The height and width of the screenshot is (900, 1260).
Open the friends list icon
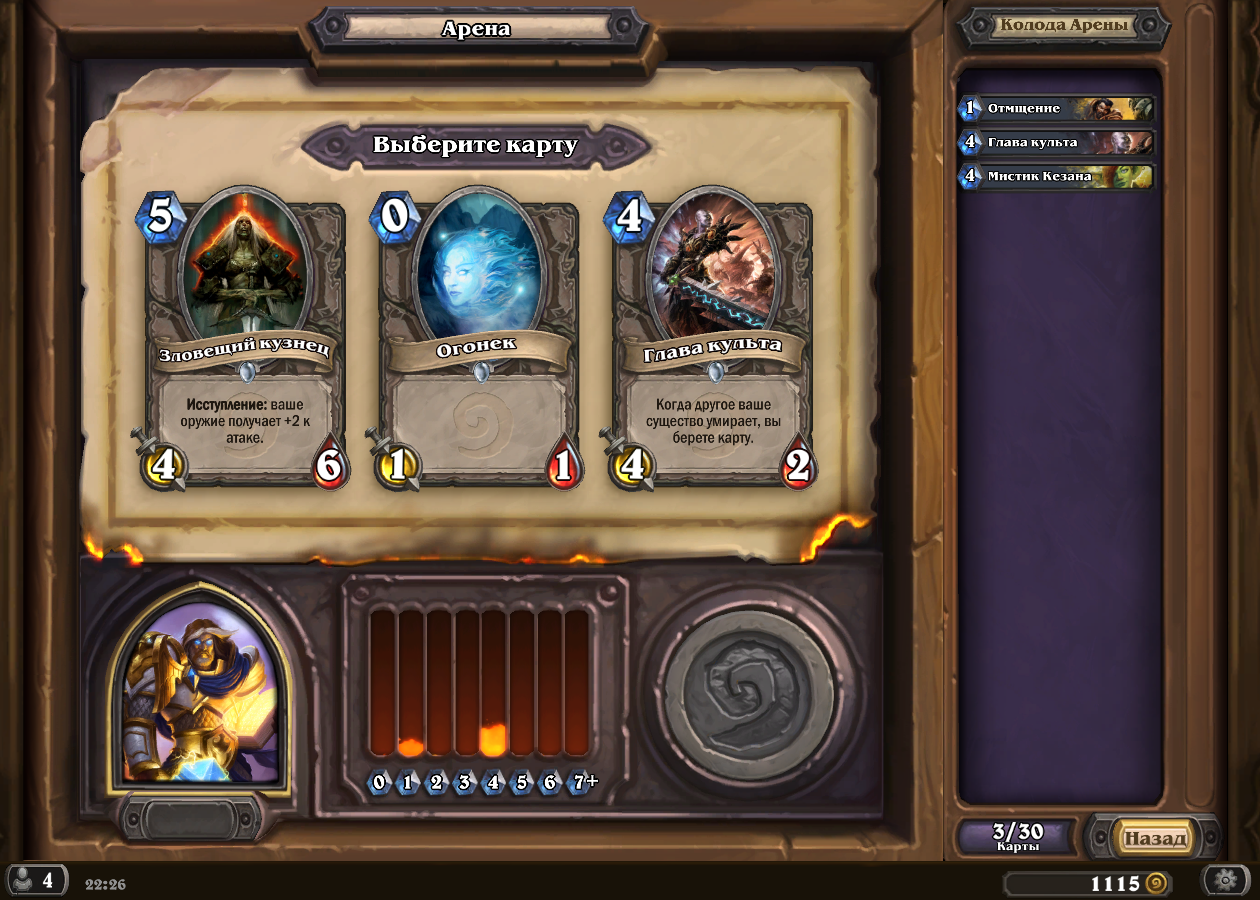(x=35, y=881)
